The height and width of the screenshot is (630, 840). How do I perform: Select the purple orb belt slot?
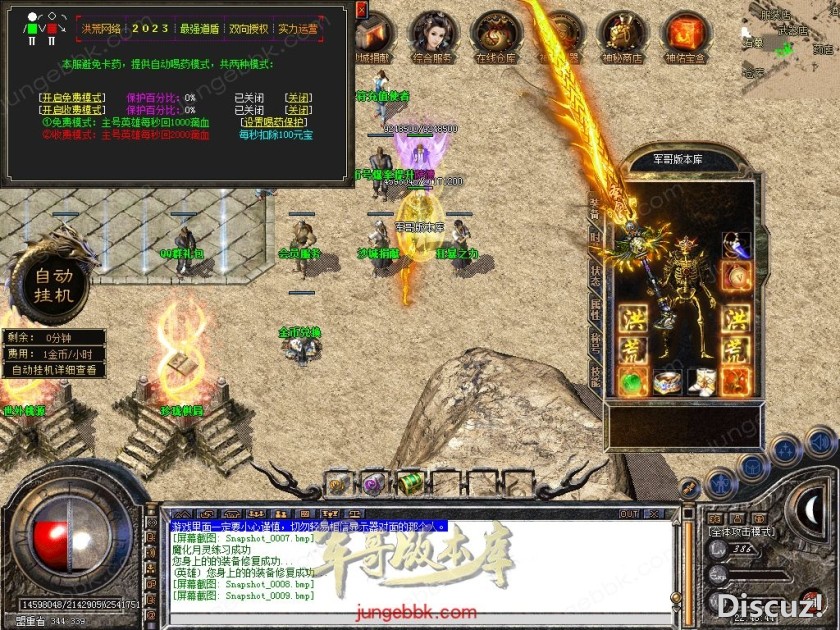(x=374, y=483)
